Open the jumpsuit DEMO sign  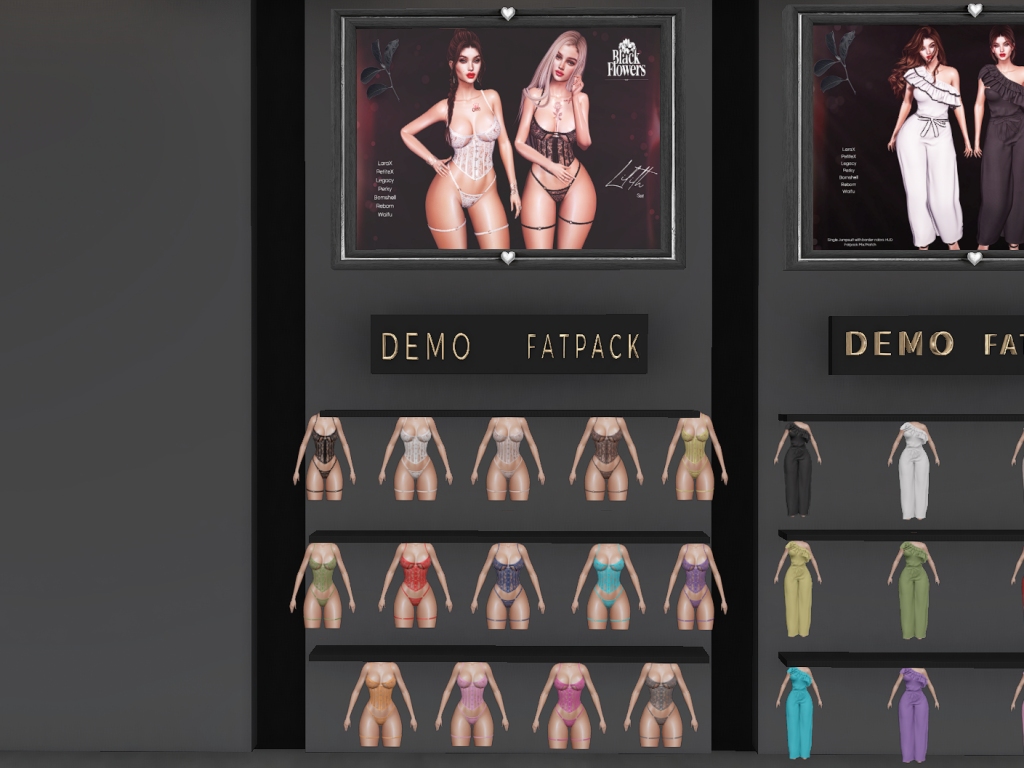pos(899,344)
